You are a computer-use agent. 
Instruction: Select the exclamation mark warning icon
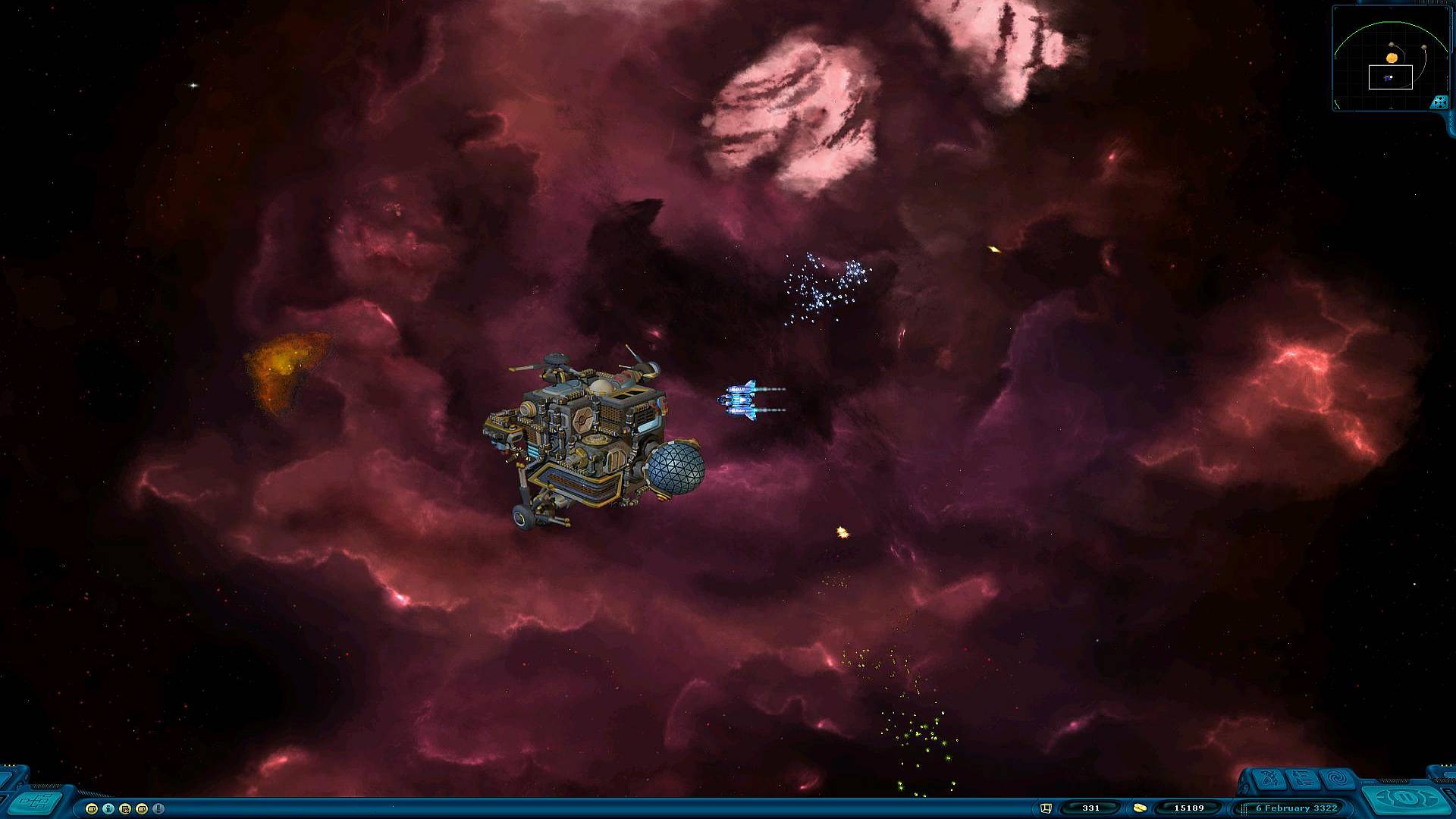[x=157, y=809]
